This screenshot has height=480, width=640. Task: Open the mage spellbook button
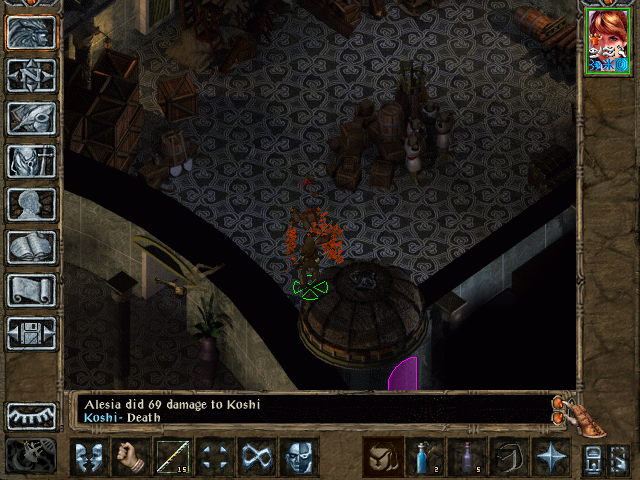point(31,247)
